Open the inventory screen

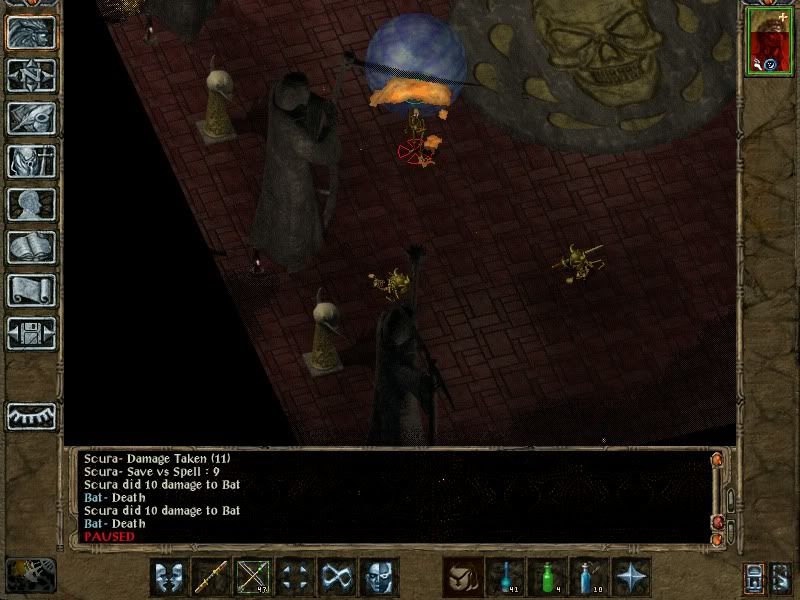pyautogui.click(x=31, y=161)
